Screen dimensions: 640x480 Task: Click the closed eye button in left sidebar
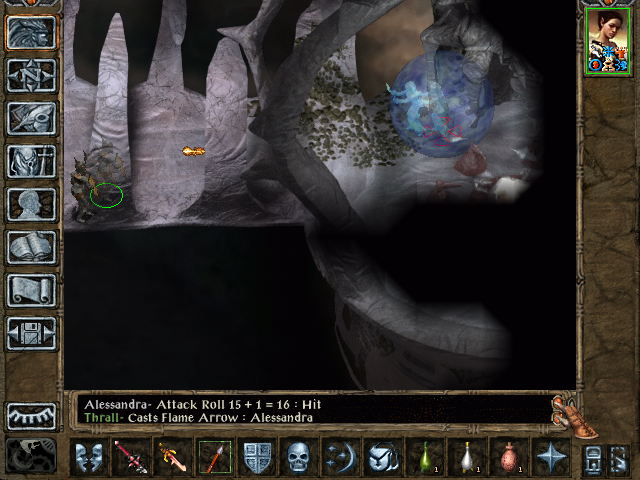(x=31, y=415)
